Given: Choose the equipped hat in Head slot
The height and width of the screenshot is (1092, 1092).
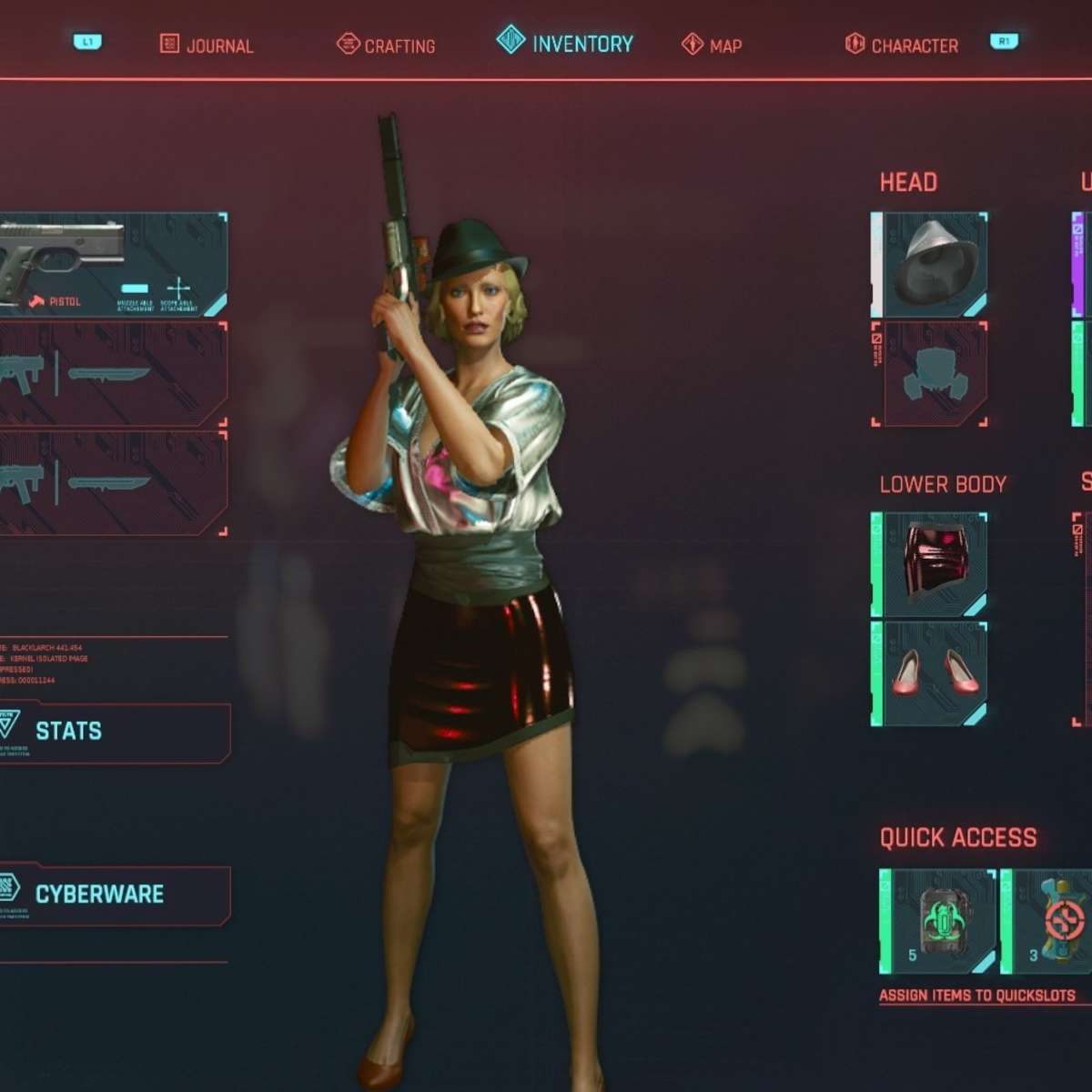Looking at the screenshot, I should [930, 265].
